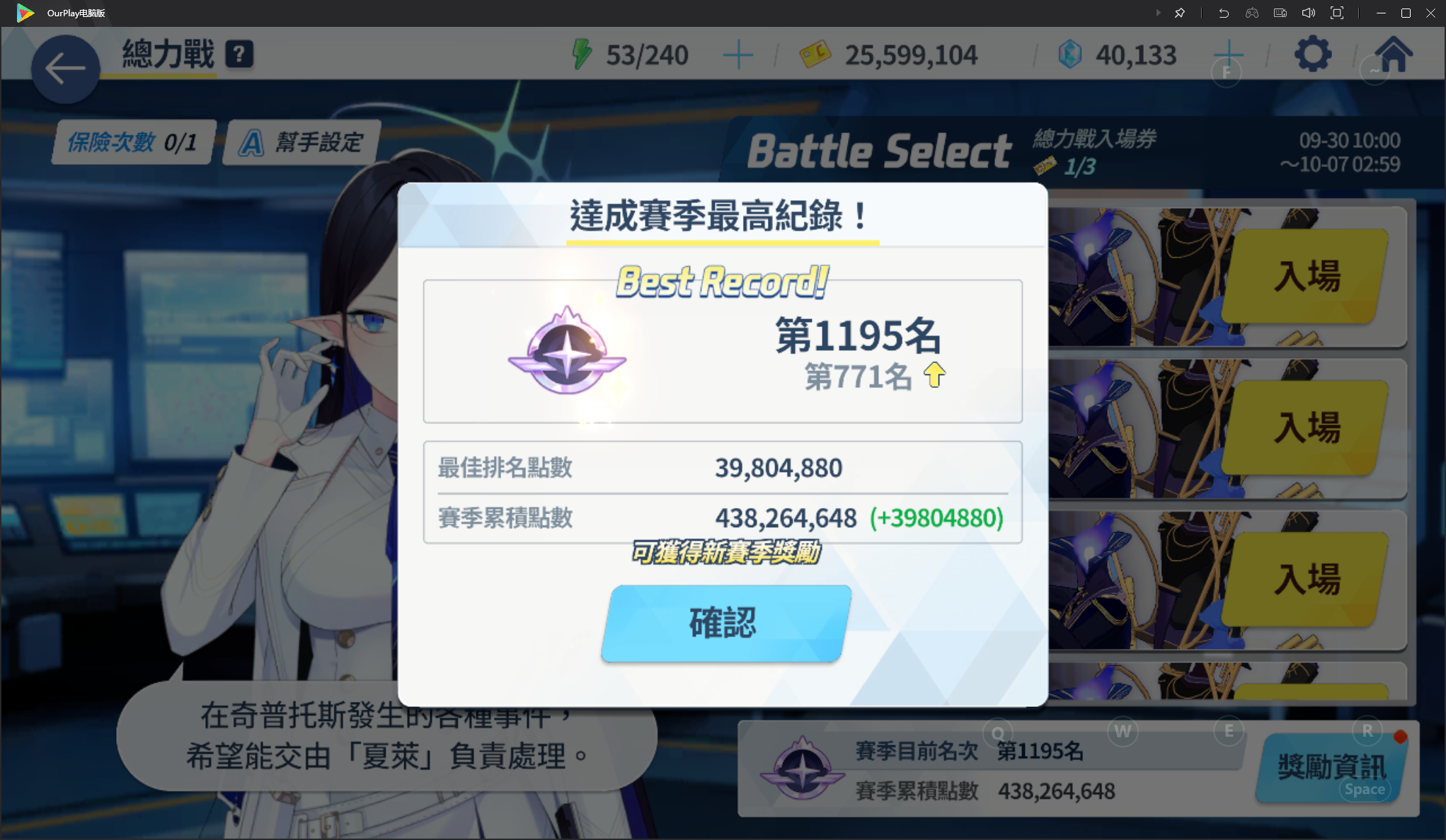Expand the collapsed emulator side panel arrow

[x=1159, y=13]
